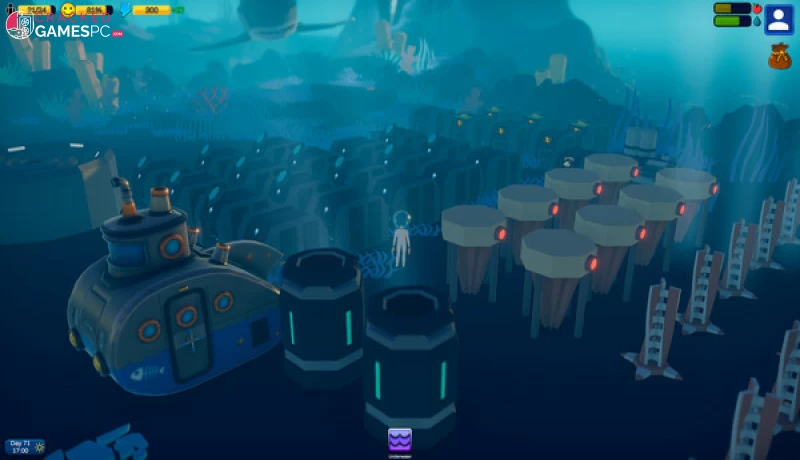Click the blue energy bolt icon
Viewport: 800px width, 460px height.
pos(124,10)
